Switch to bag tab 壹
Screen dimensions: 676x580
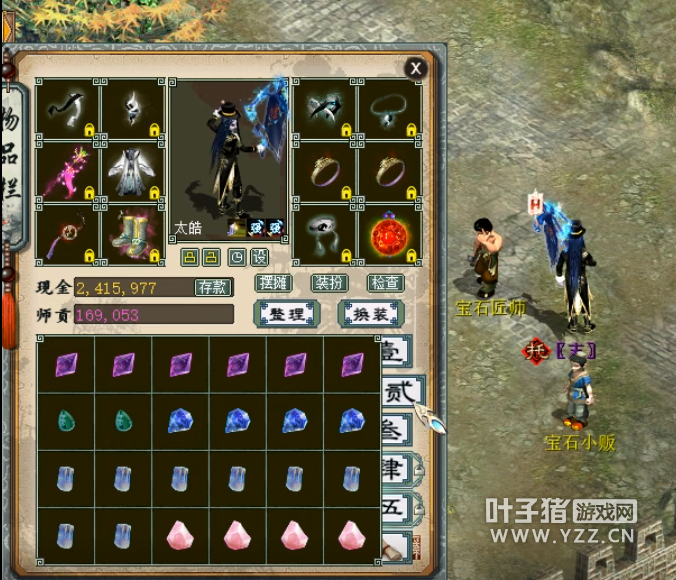(x=394, y=352)
